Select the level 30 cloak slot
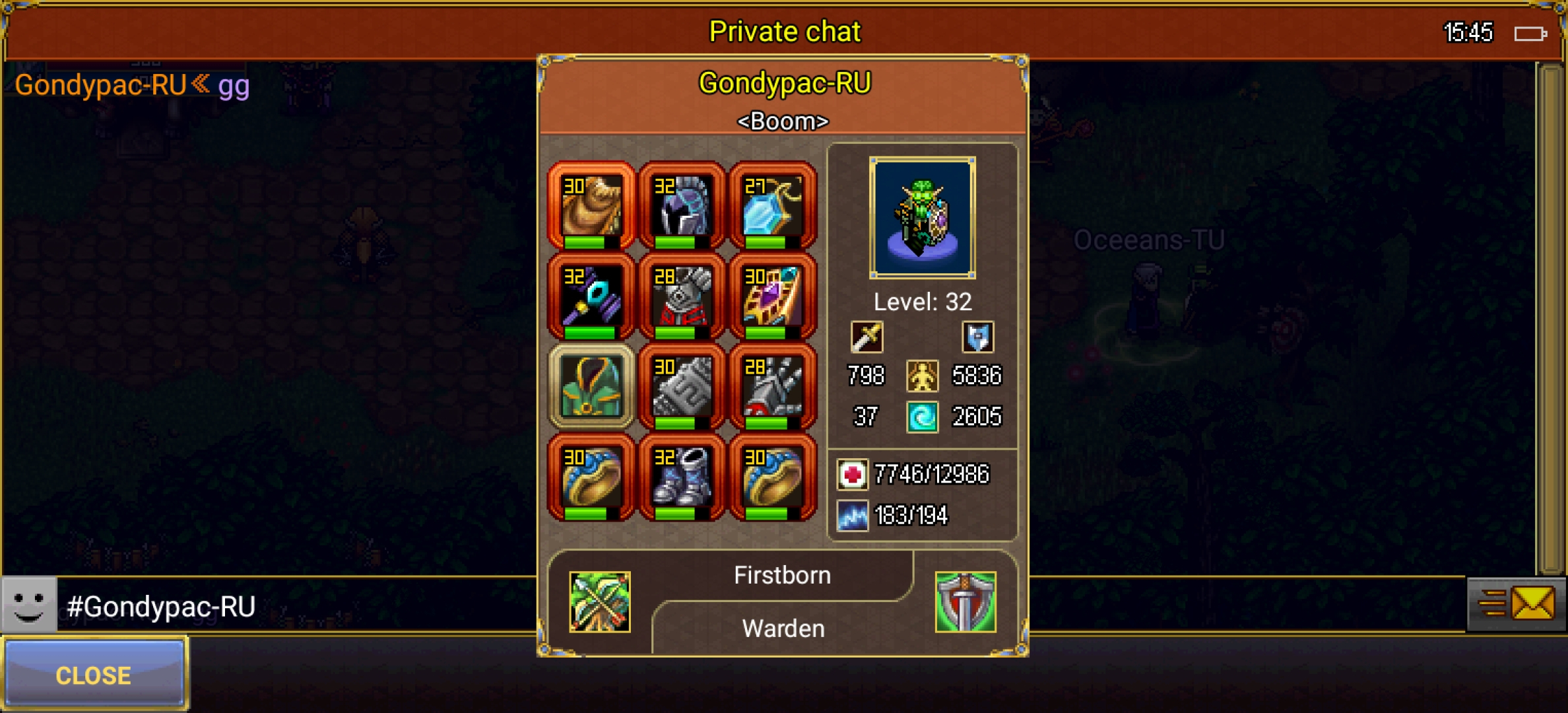Viewport: 1568px width, 713px height. 591,206
